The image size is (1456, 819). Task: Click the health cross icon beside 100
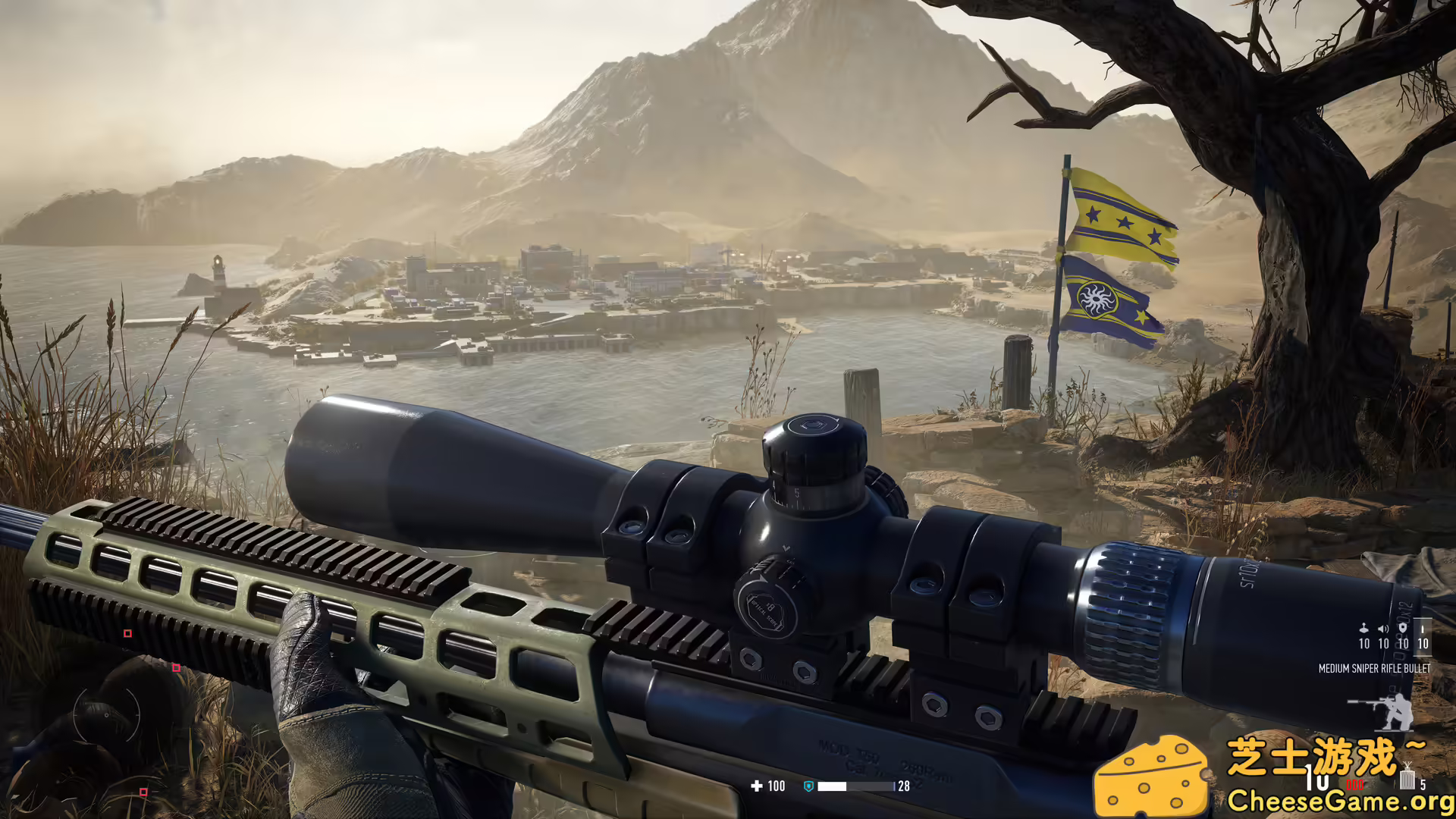[x=757, y=786]
